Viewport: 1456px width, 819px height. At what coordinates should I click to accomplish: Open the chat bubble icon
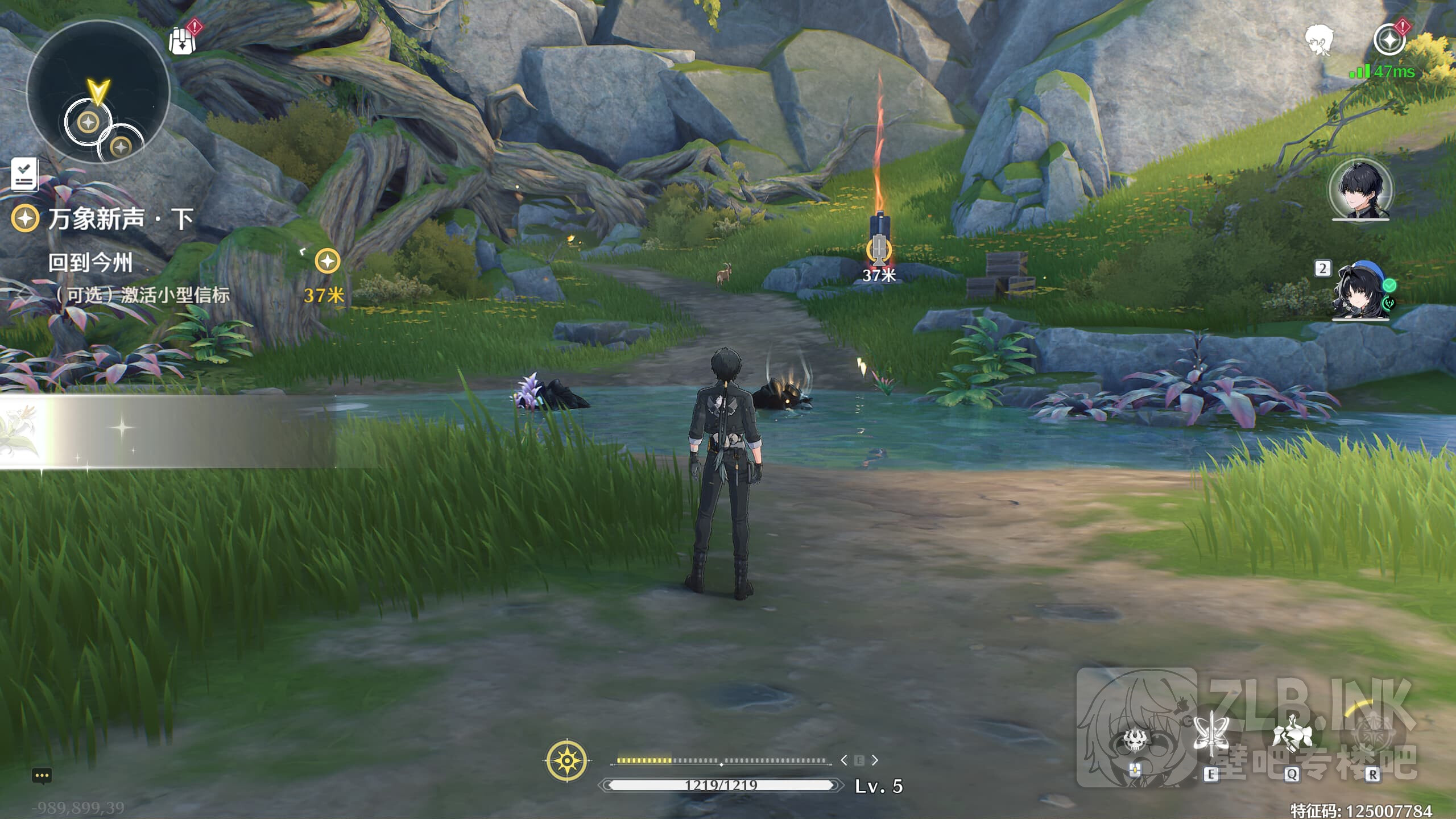(x=42, y=776)
